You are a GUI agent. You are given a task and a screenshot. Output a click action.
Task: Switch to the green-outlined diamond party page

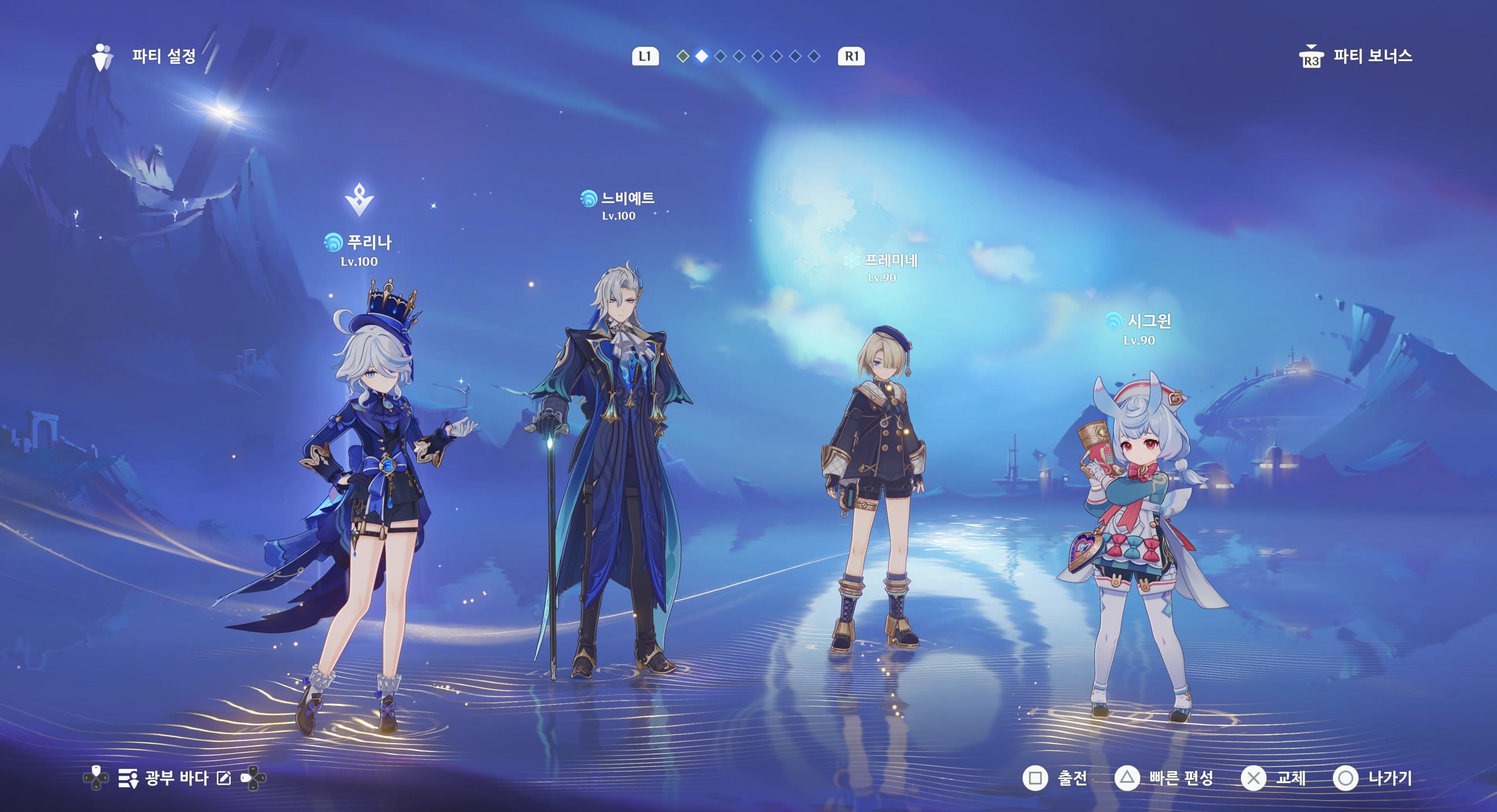(x=683, y=57)
